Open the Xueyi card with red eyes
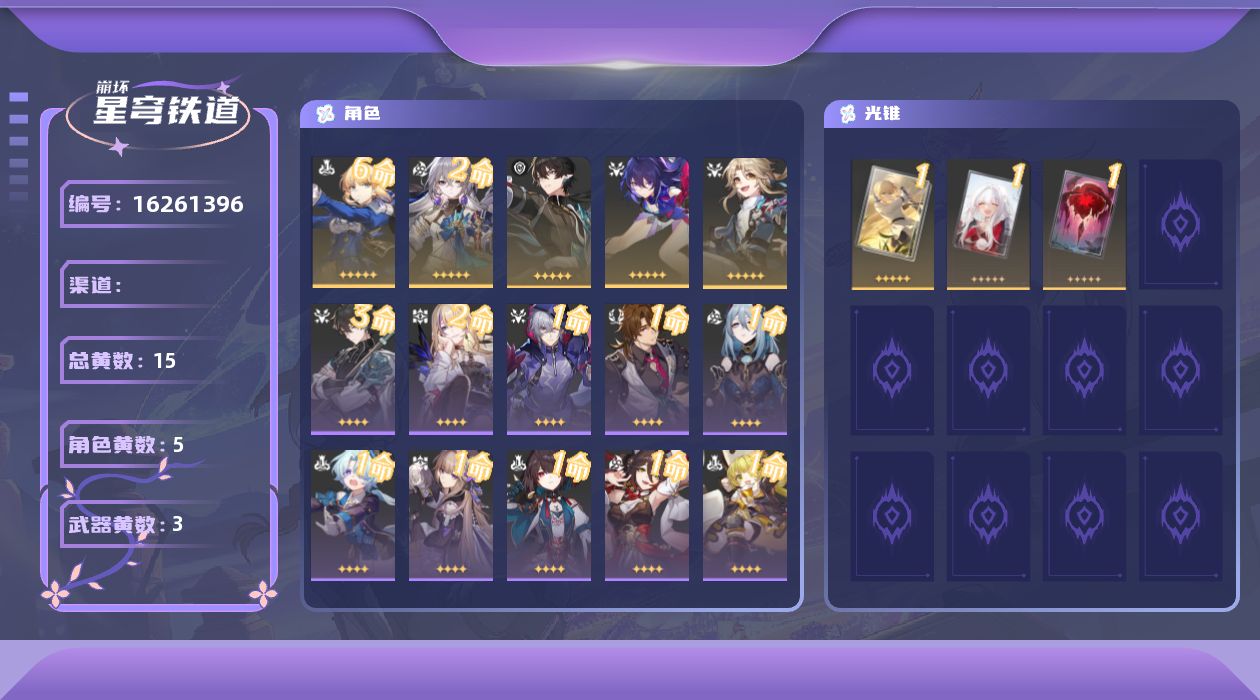The width and height of the screenshot is (1260, 700). coord(549,515)
